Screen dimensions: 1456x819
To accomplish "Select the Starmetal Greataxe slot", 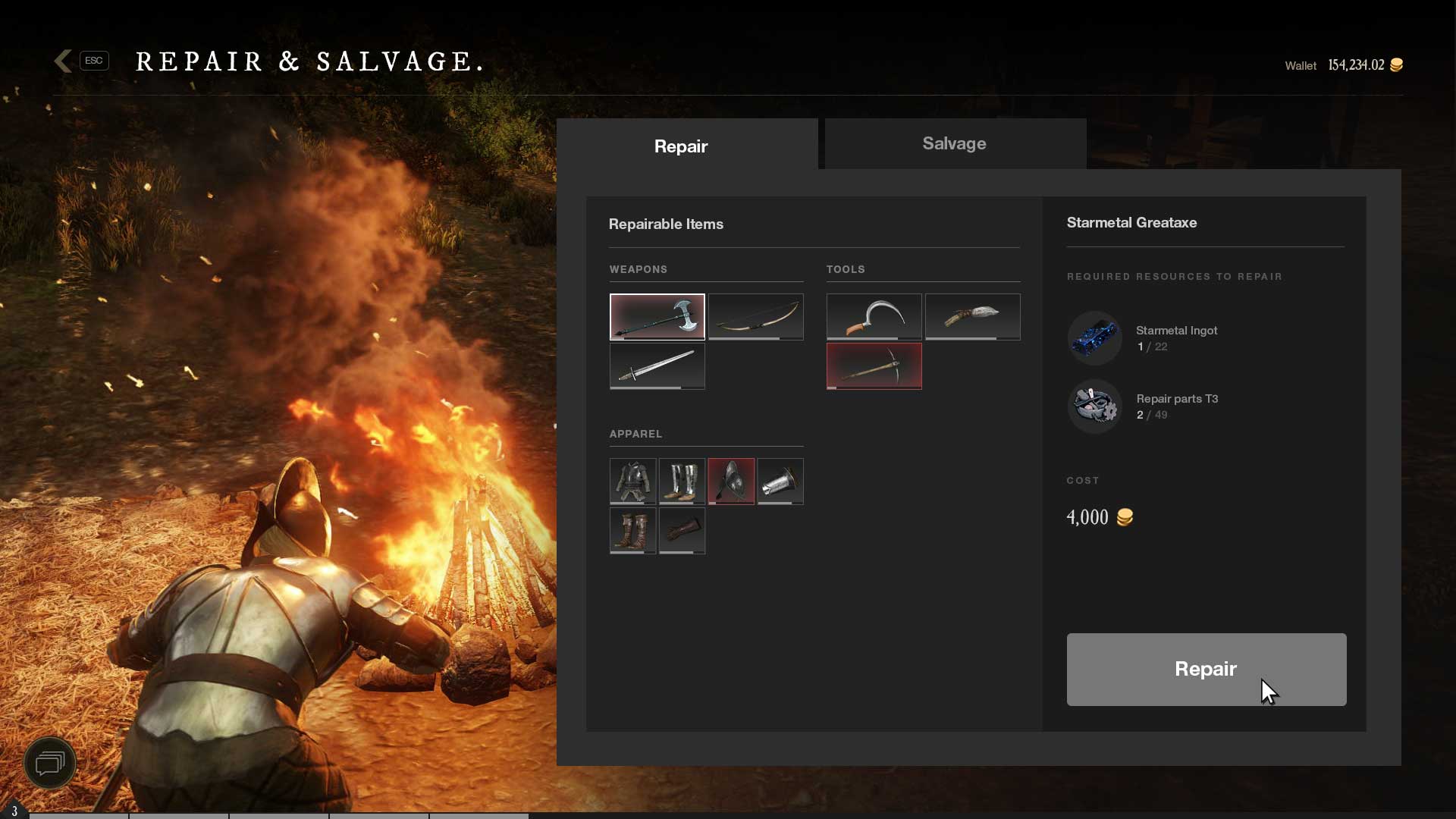I will [657, 316].
